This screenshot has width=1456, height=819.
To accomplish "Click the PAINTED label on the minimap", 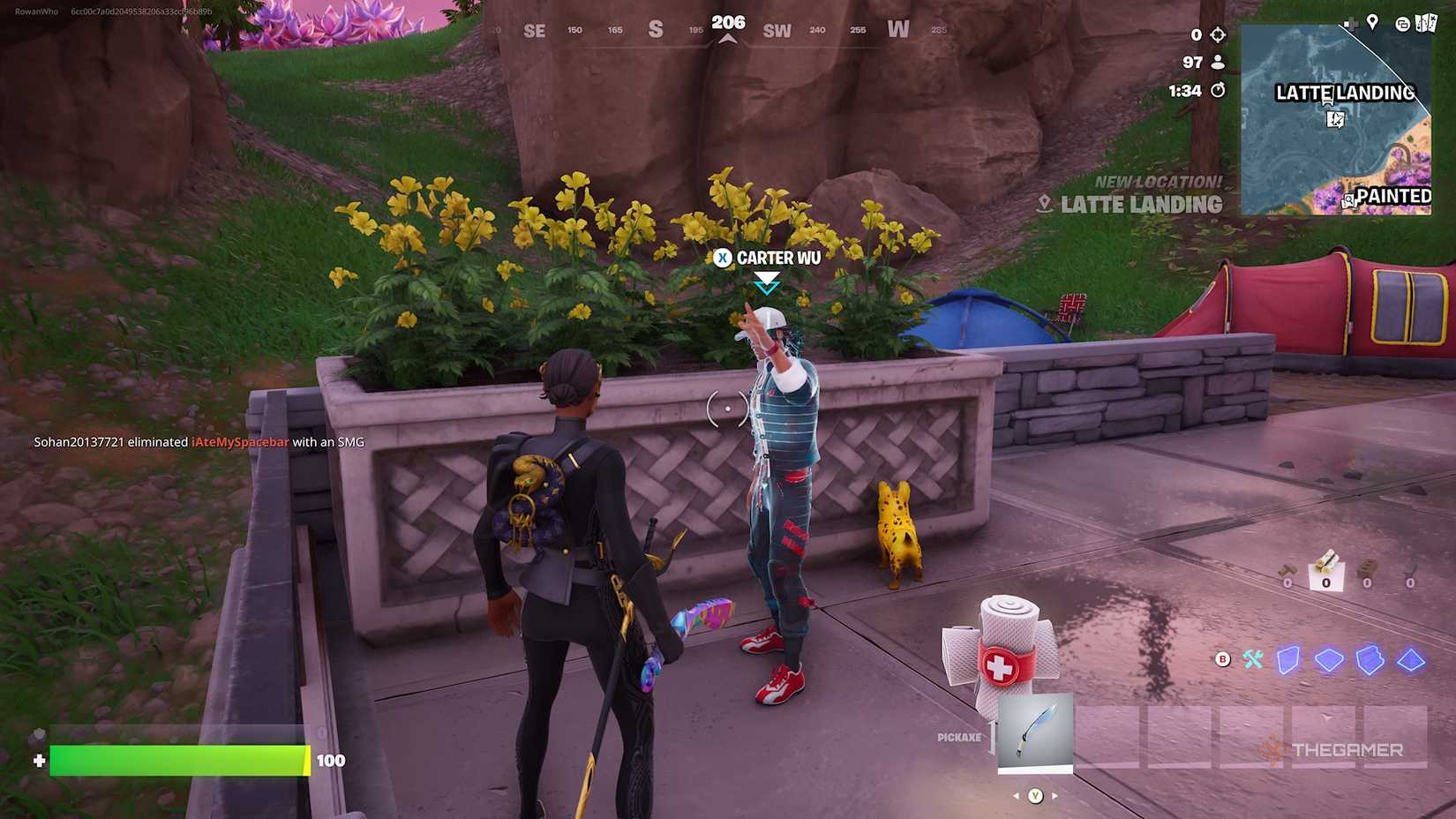I will click(1394, 195).
